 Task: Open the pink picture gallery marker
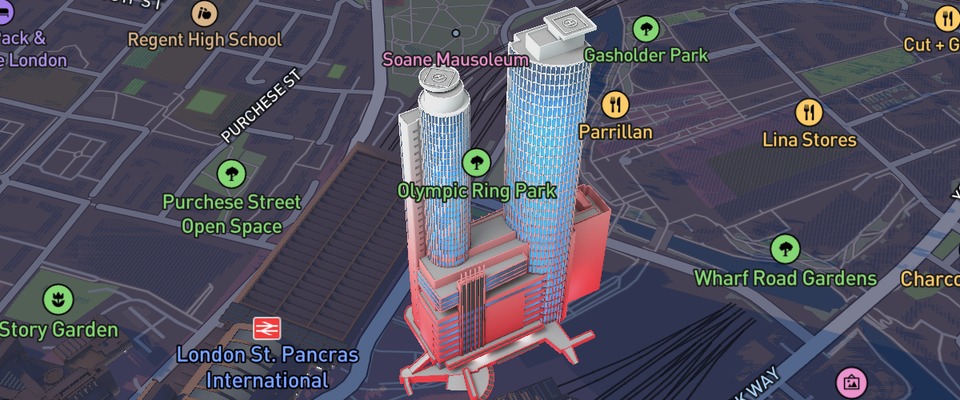pos(851,381)
